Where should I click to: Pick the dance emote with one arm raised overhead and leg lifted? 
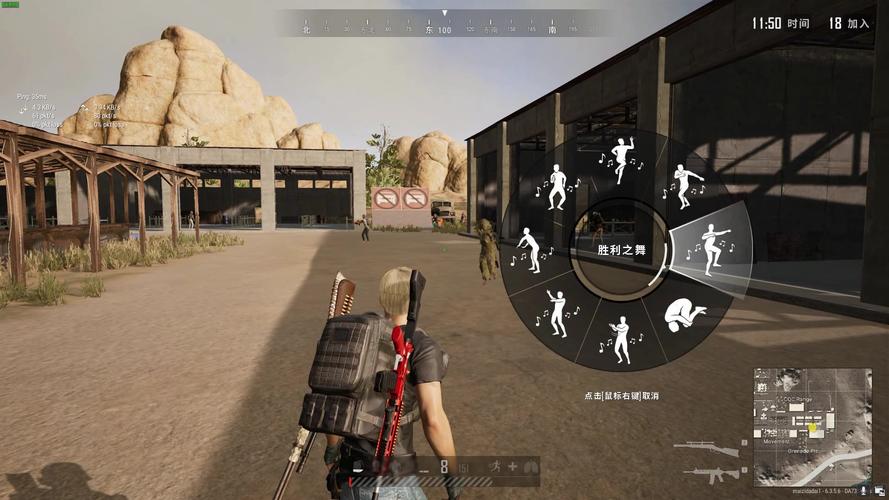pyautogui.click(x=621, y=158)
